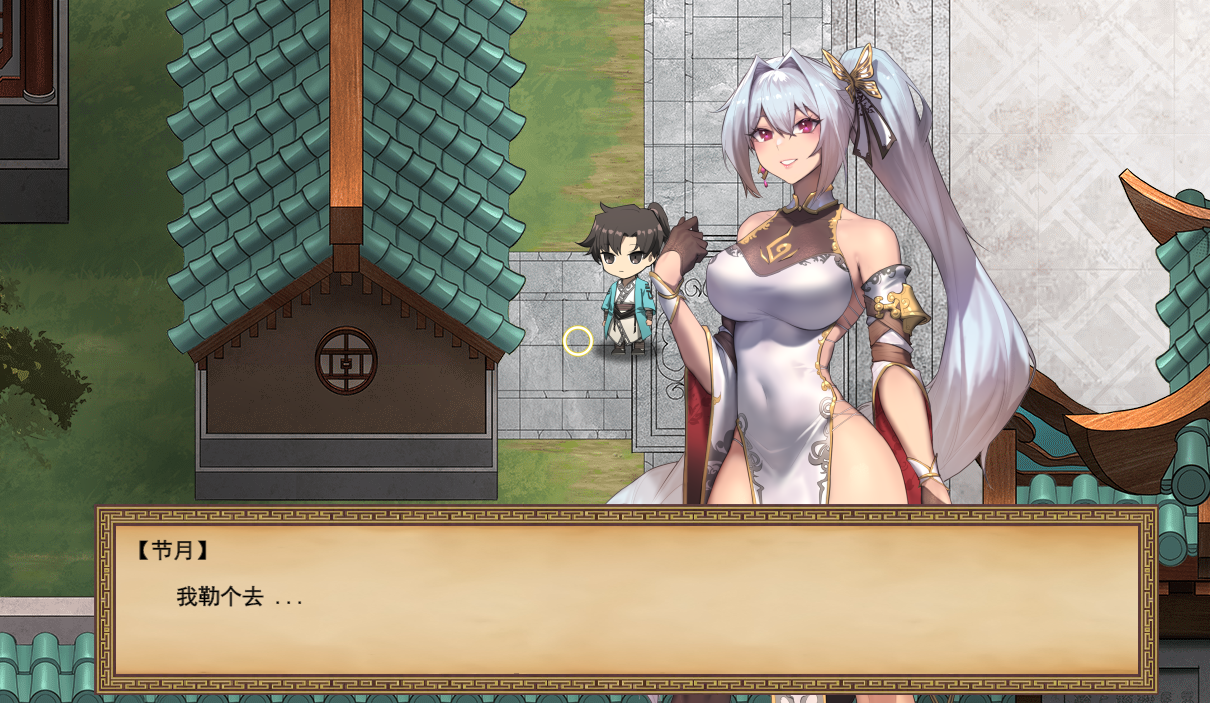
Task: Advance the dialogue by clicking the parchment text box
Action: tap(626, 600)
